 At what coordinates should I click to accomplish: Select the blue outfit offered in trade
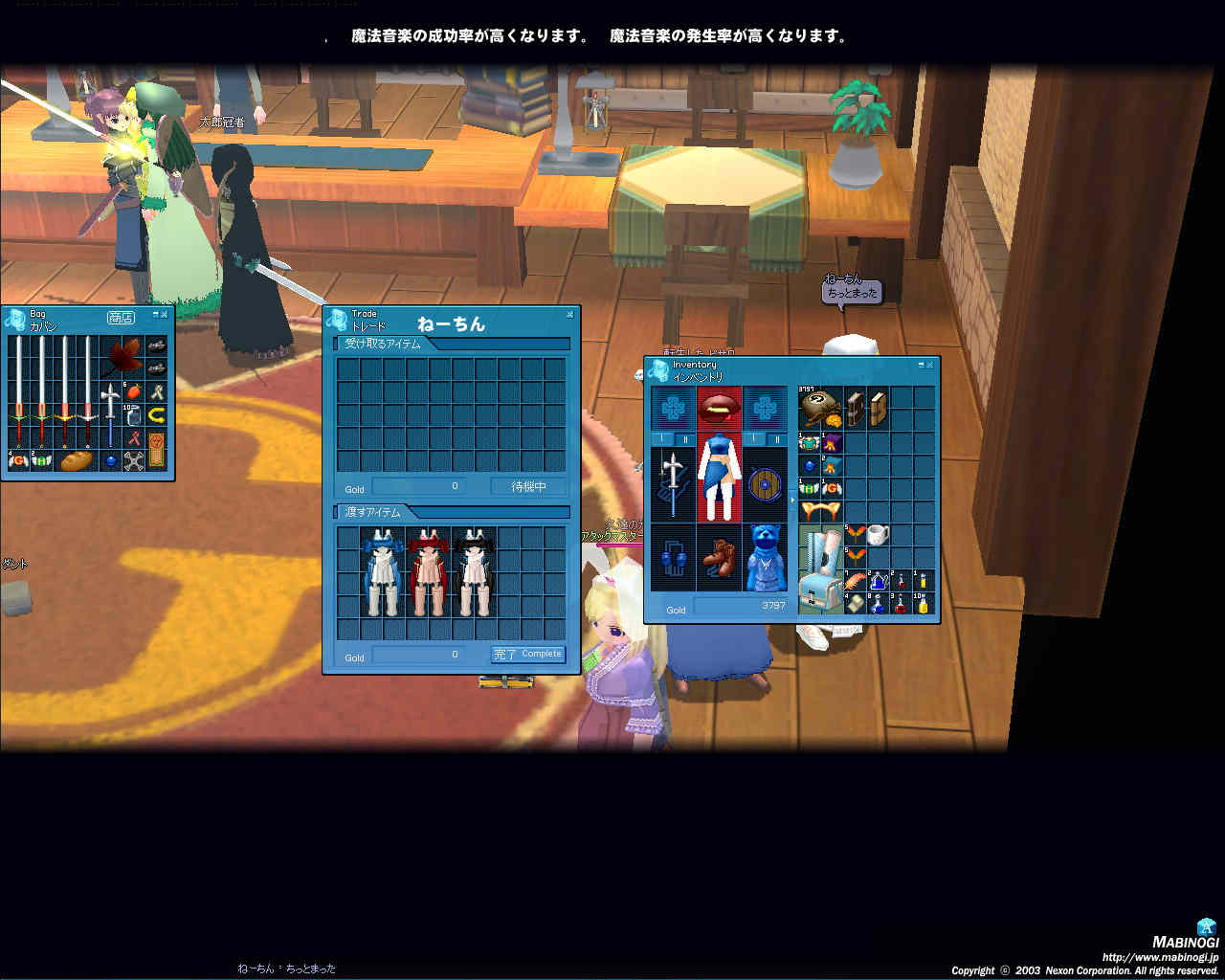click(382, 572)
